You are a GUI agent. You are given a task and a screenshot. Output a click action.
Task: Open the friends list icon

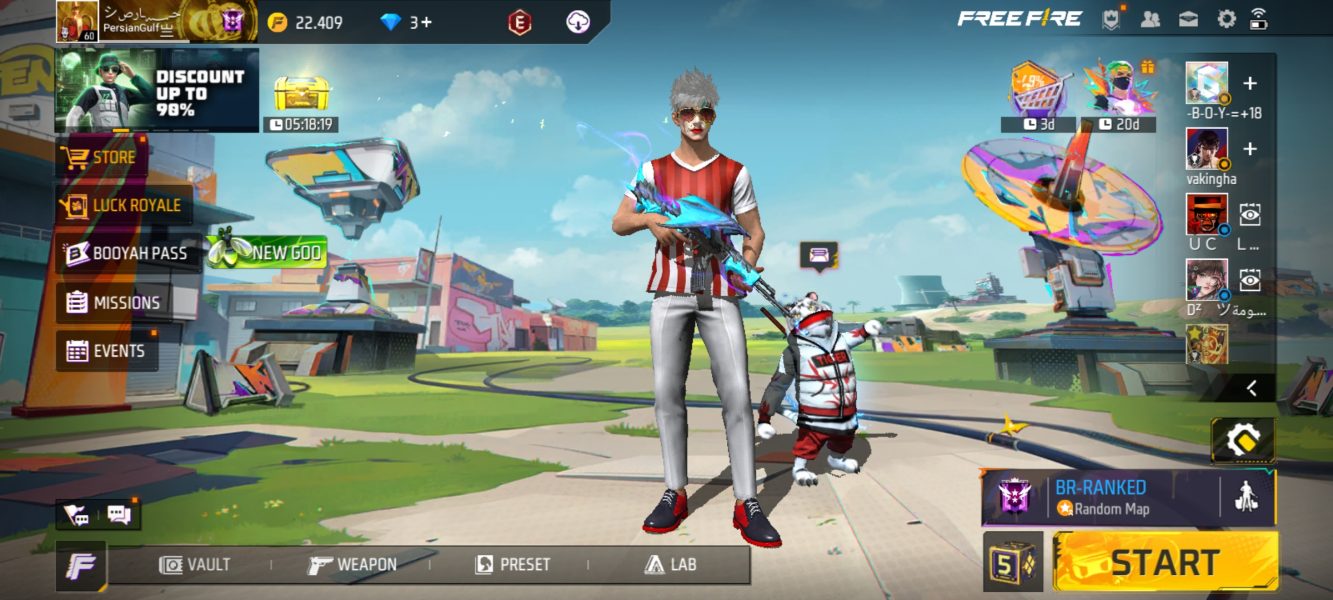1150,19
